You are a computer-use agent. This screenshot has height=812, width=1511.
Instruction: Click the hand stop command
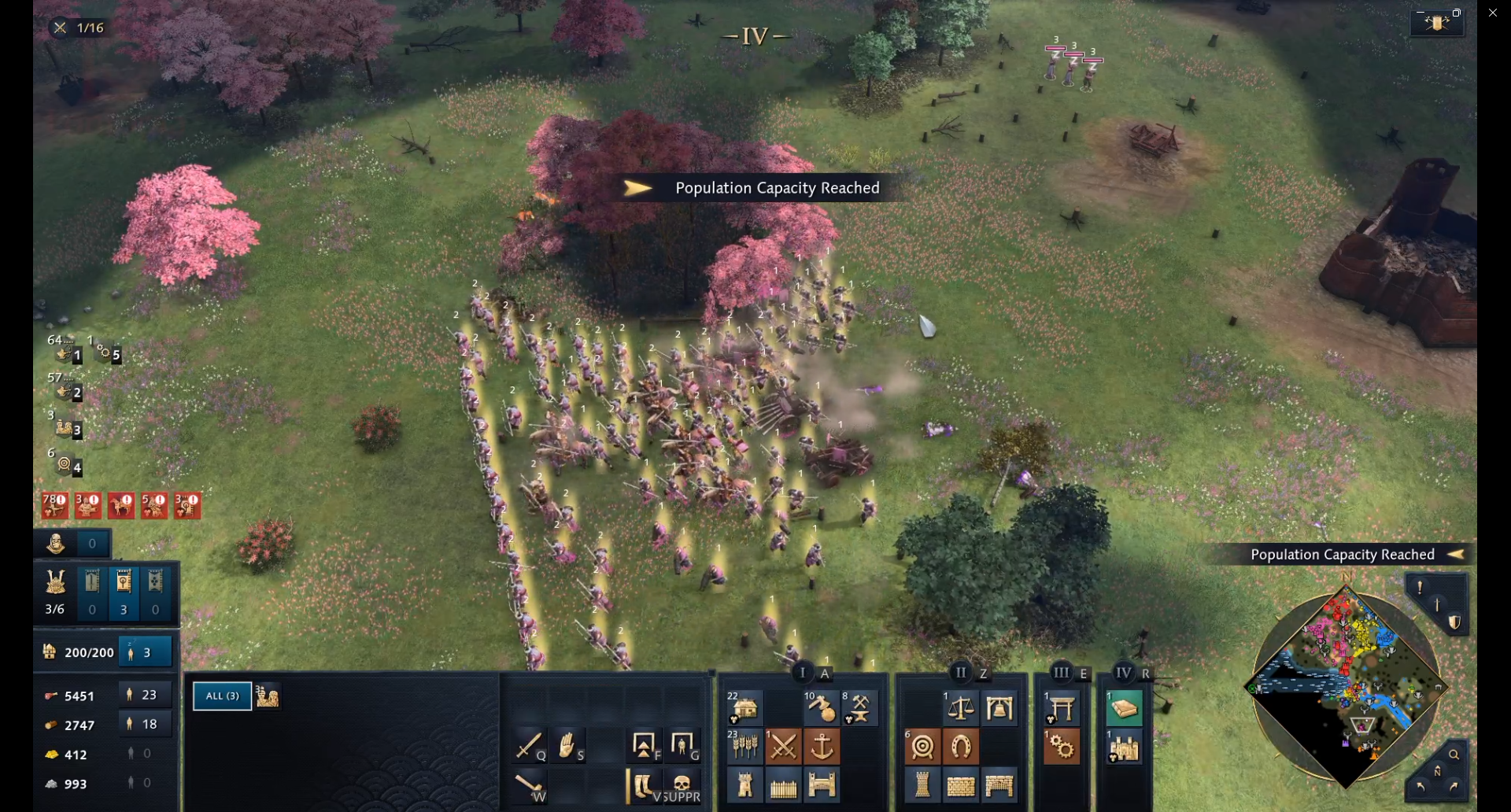[x=567, y=744]
